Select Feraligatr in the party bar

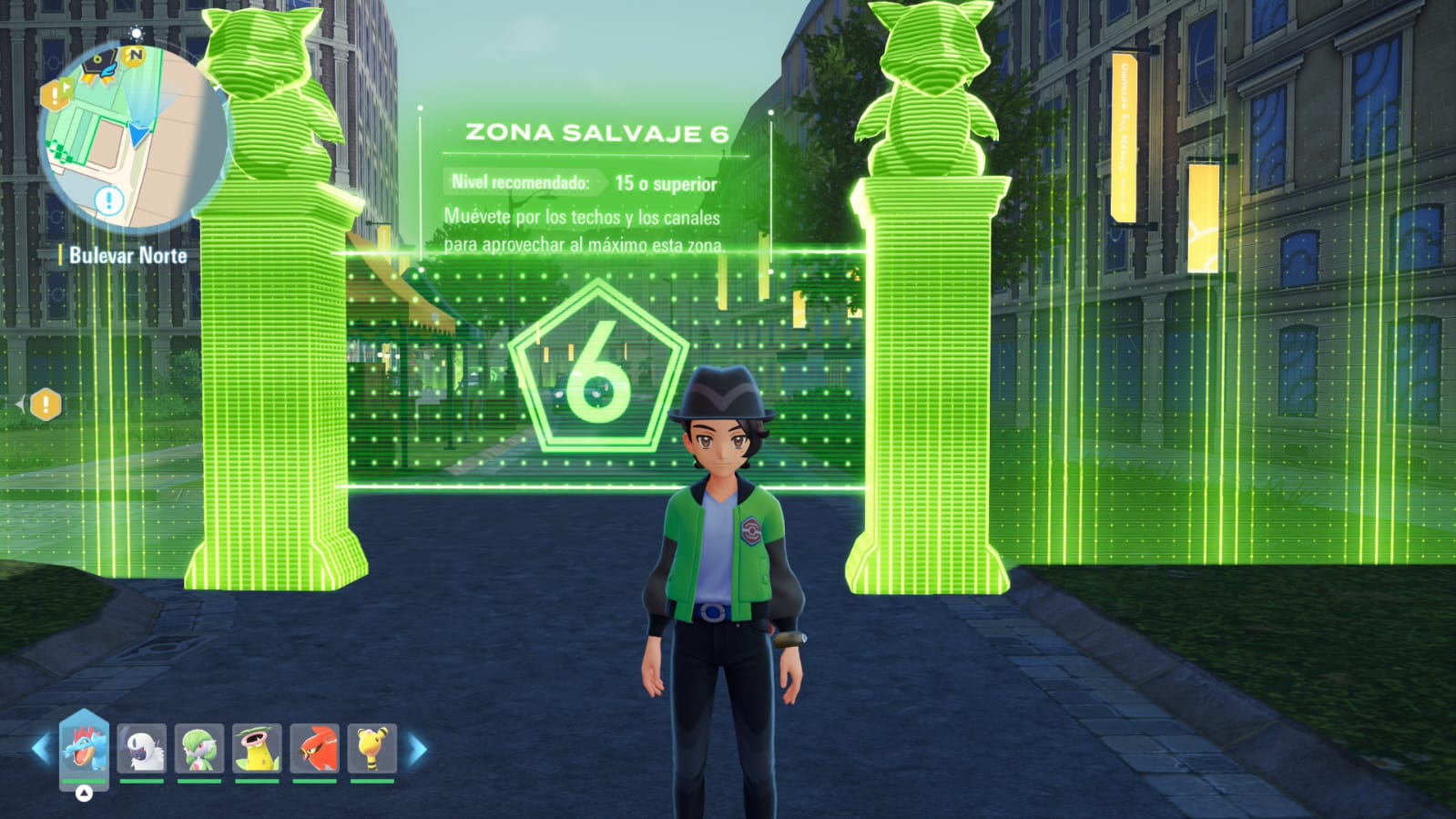84,747
